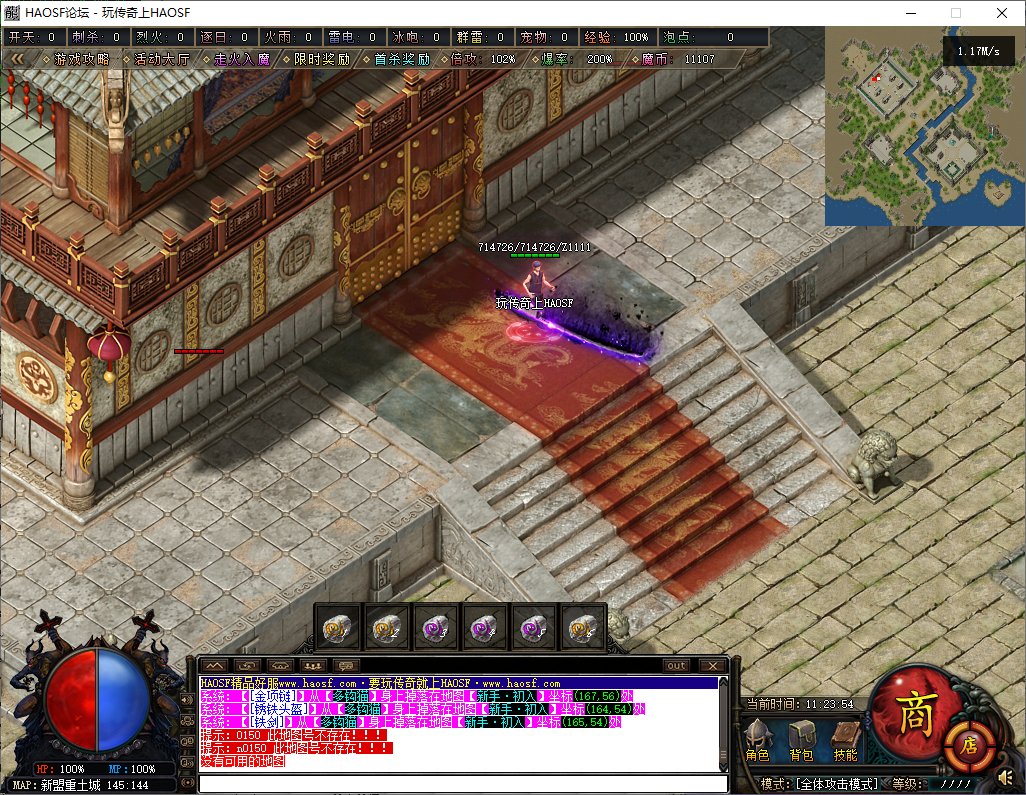This screenshot has height=795, width=1026.
Task: Open the 技能 skills book
Action: [x=846, y=741]
